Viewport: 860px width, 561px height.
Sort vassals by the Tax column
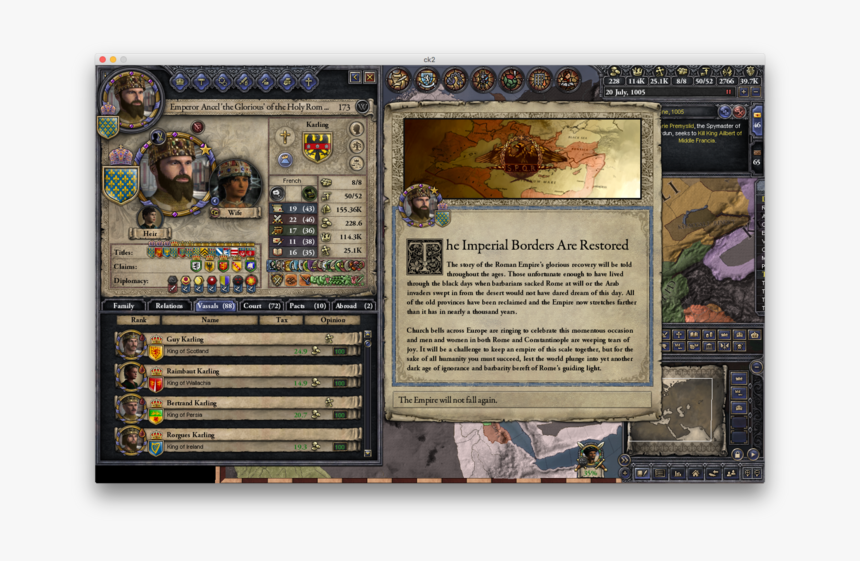tap(280, 320)
